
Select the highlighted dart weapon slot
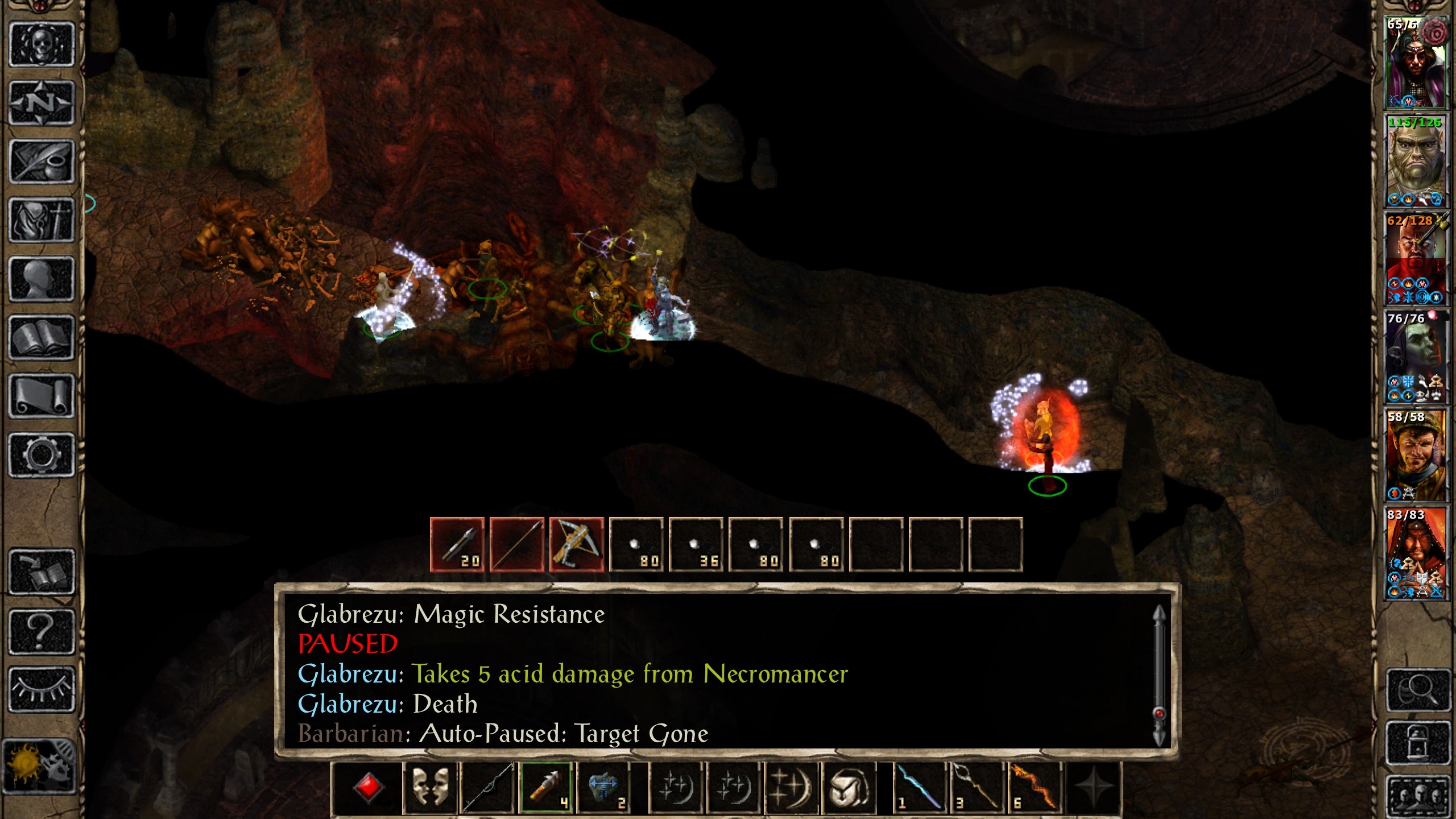coord(547,788)
